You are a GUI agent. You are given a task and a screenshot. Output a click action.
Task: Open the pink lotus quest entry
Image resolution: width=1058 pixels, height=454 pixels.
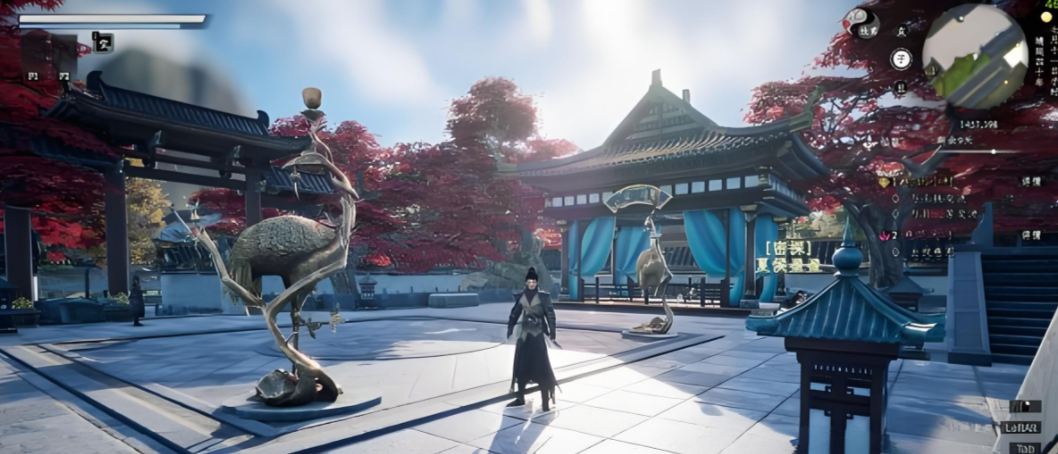pos(884,234)
